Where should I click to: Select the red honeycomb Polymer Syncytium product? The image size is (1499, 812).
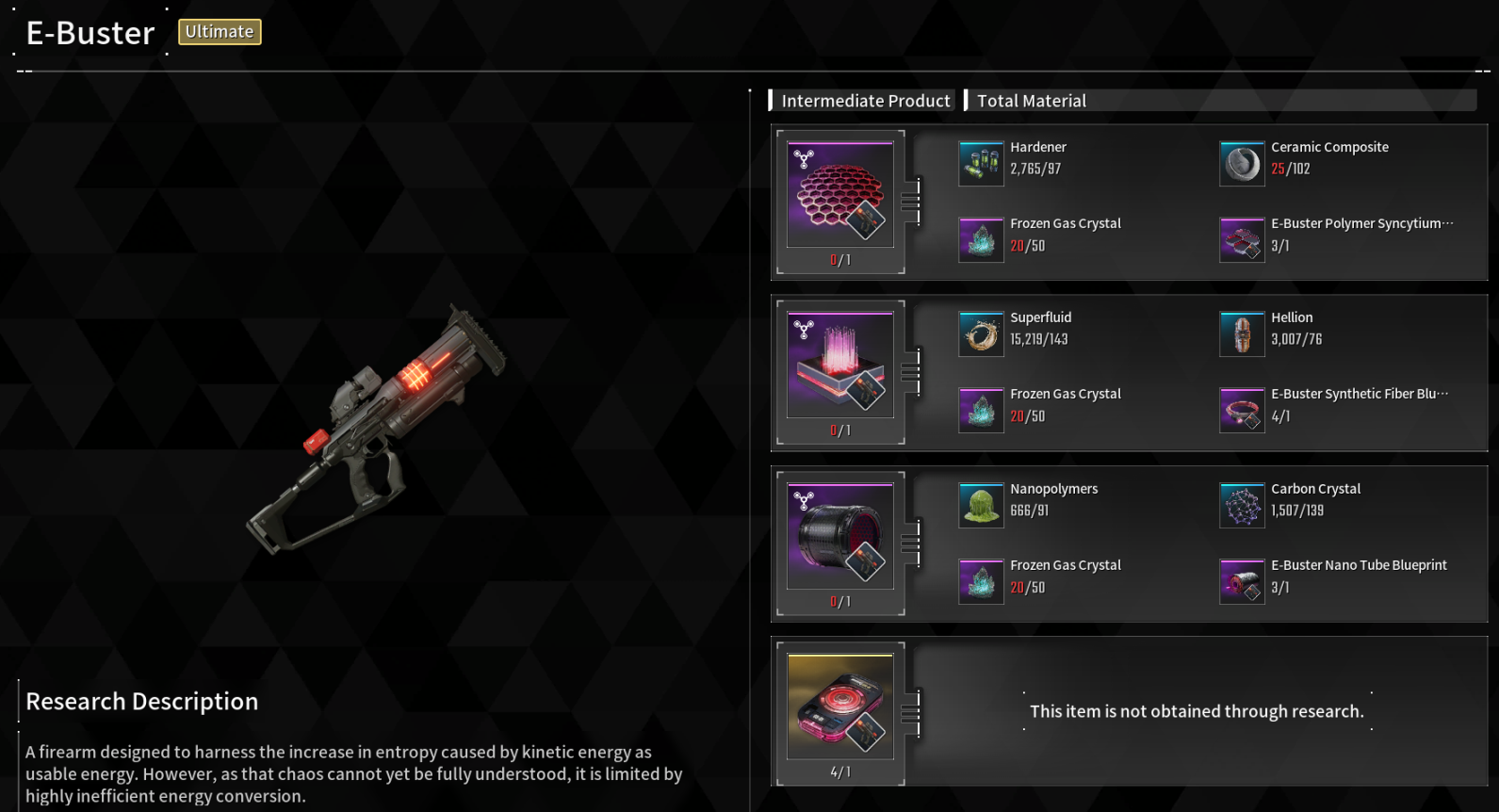[x=839, y=195]
